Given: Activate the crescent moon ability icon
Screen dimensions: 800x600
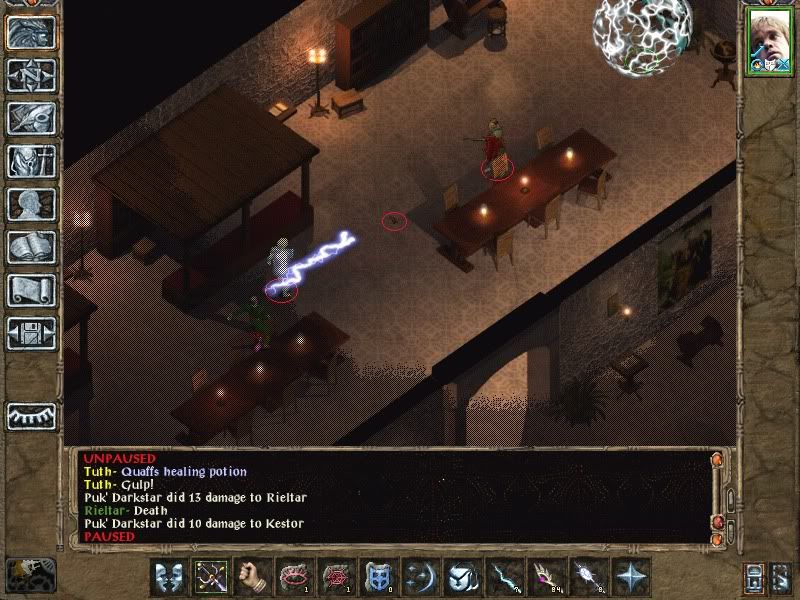Looking at the screenshot, I should [422, 577].
